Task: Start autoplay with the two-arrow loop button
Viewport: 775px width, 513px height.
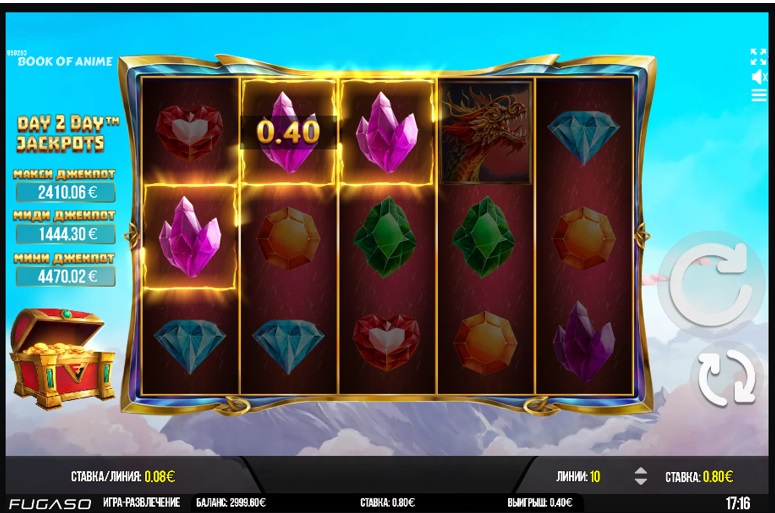Action: tap(728, 377)
